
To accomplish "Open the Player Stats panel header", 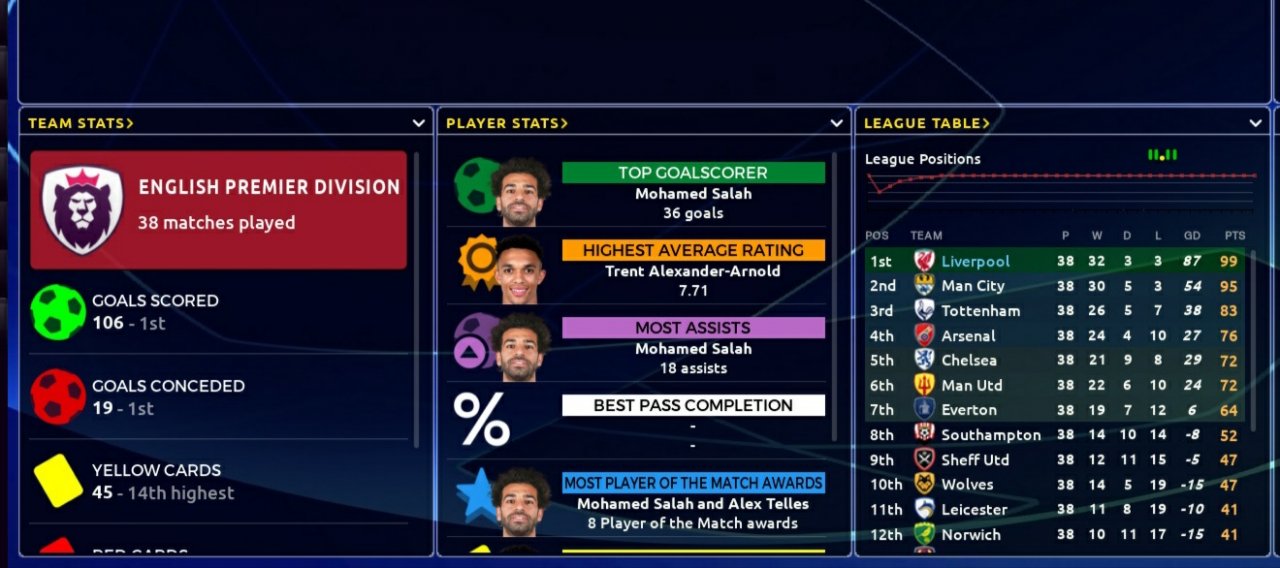I will point(506,123).
